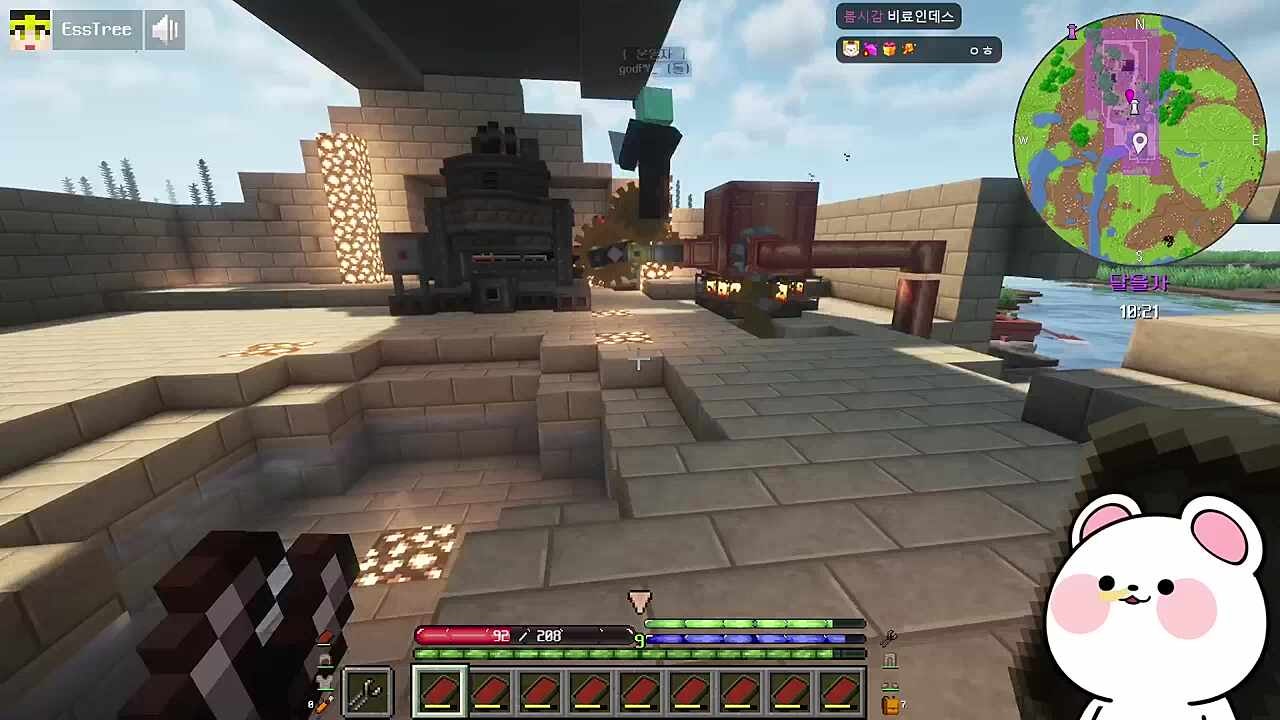This screenshot has width=1280, height=720.
Task: Open the orange backpack icon
Action: pyautogui.click(x=889, y=705)
